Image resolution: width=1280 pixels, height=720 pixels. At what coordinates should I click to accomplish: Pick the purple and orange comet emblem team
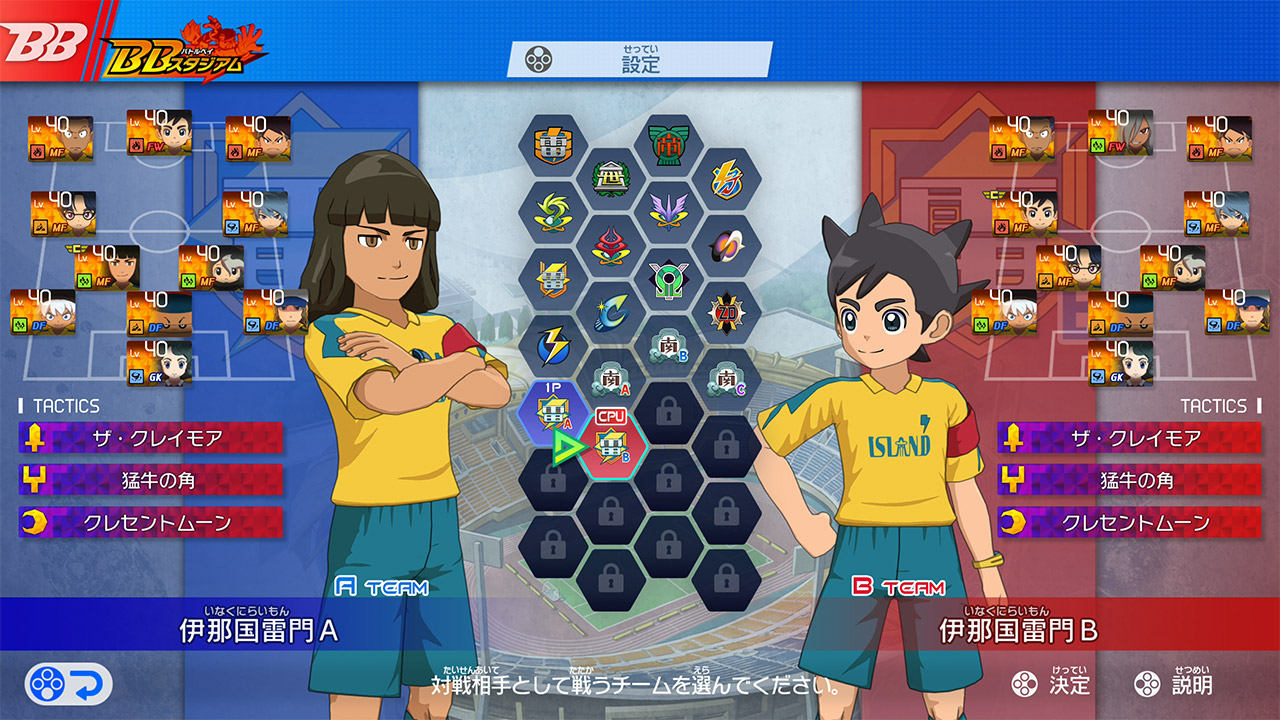(726, 245)
